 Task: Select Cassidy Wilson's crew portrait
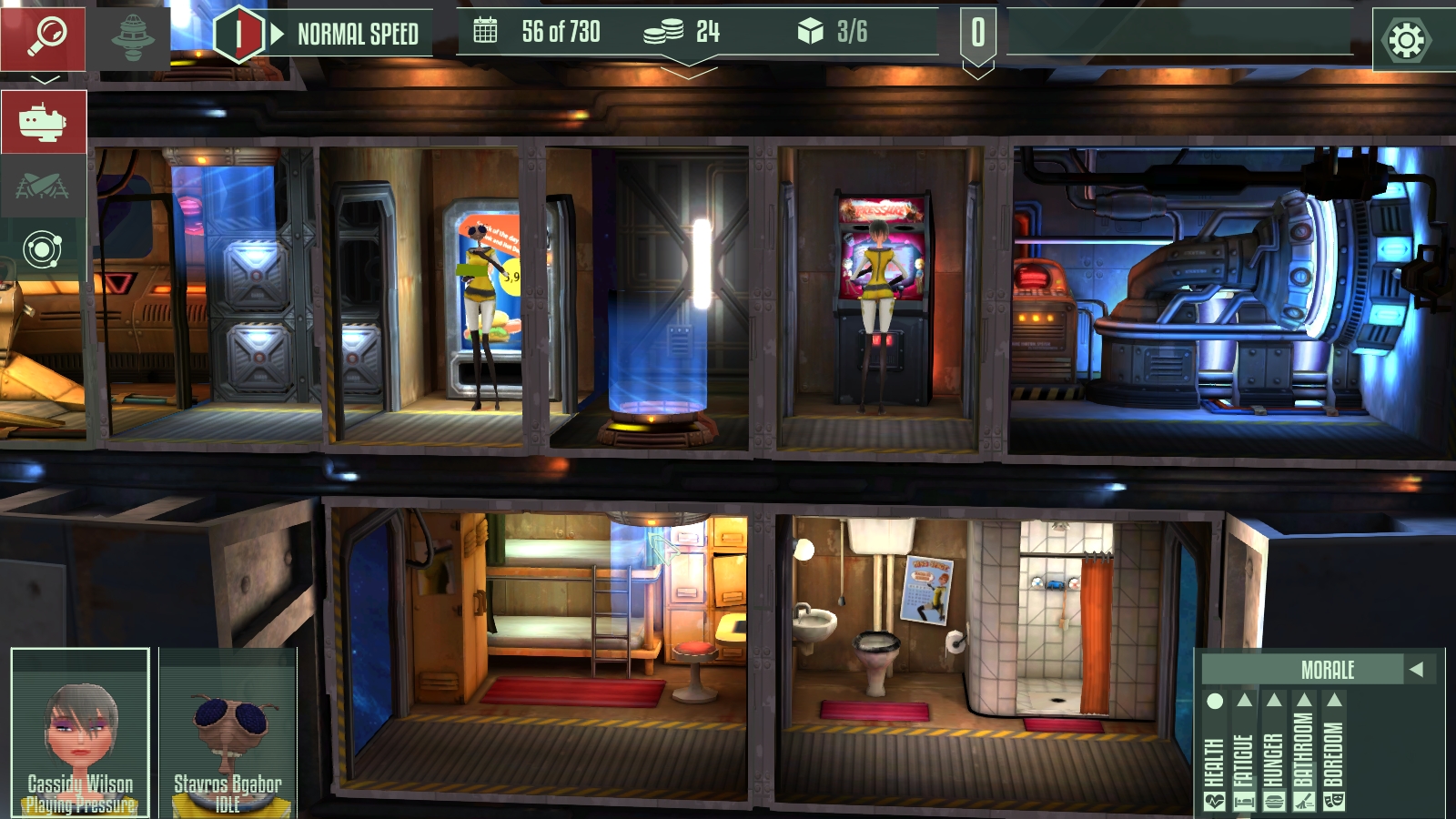click(80, 733)
